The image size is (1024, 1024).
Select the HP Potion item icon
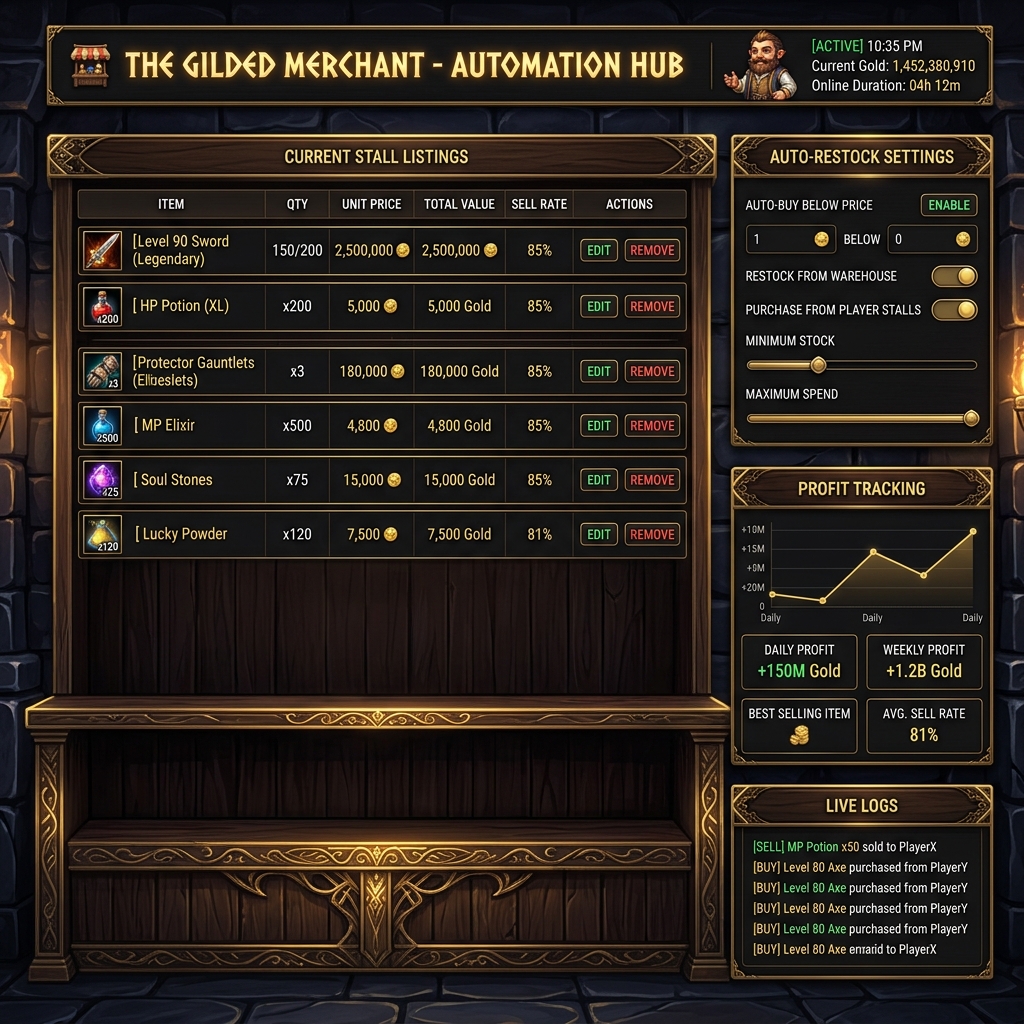(x=102, y=307)
